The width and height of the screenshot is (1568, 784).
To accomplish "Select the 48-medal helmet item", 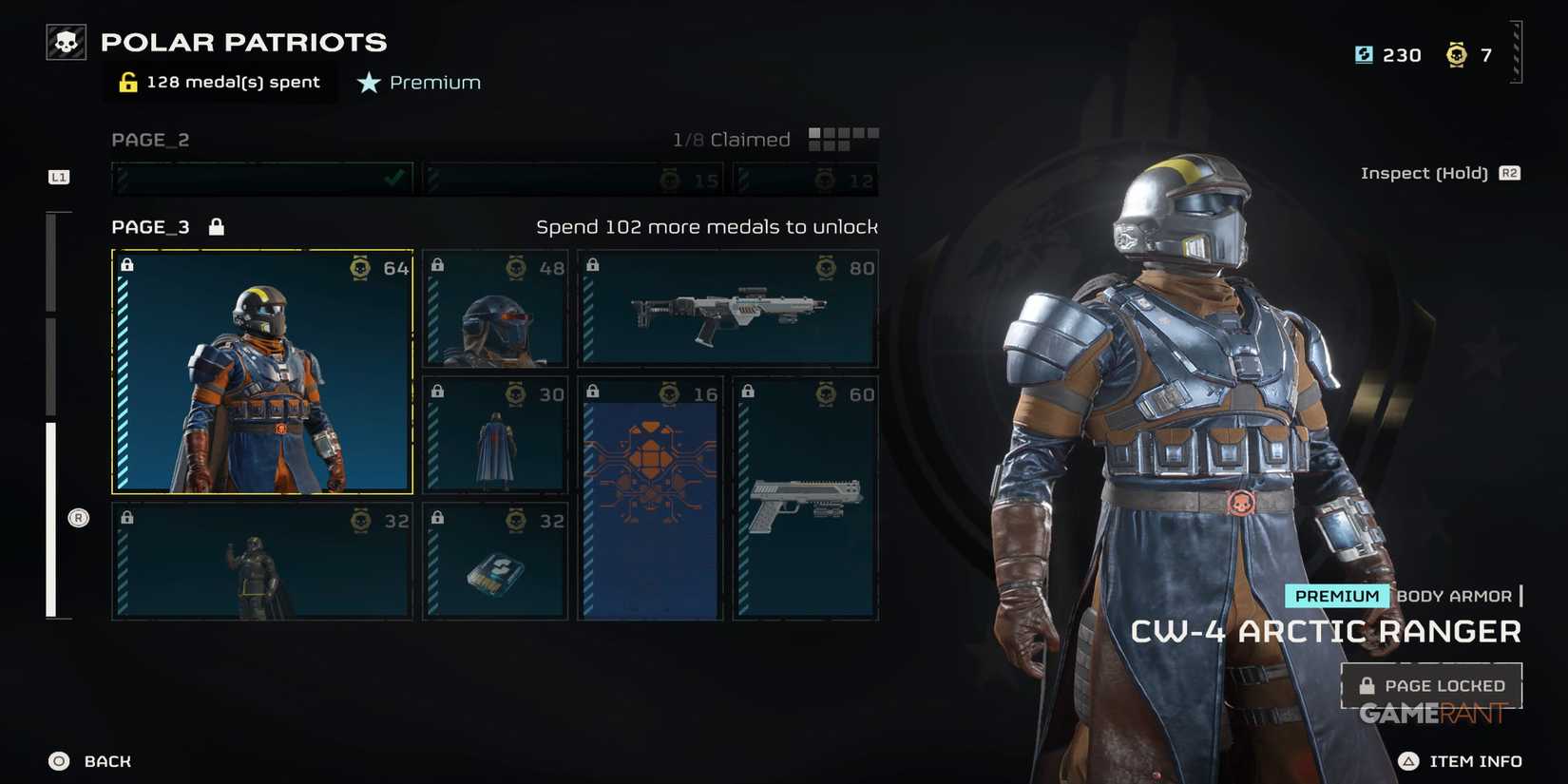I will point(493,307).
